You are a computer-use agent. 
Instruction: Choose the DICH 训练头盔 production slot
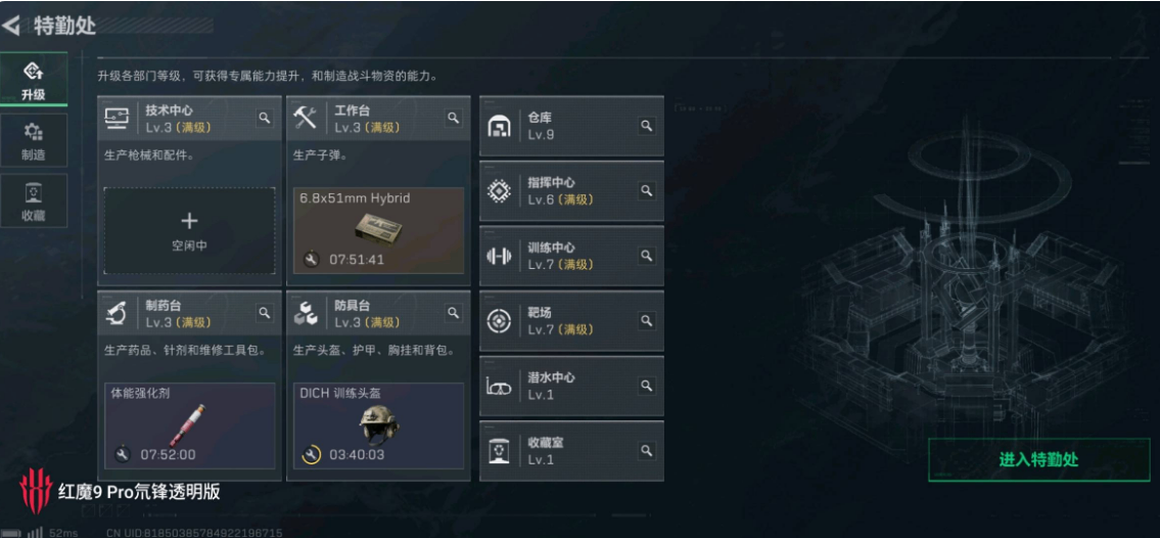point(378,425)
